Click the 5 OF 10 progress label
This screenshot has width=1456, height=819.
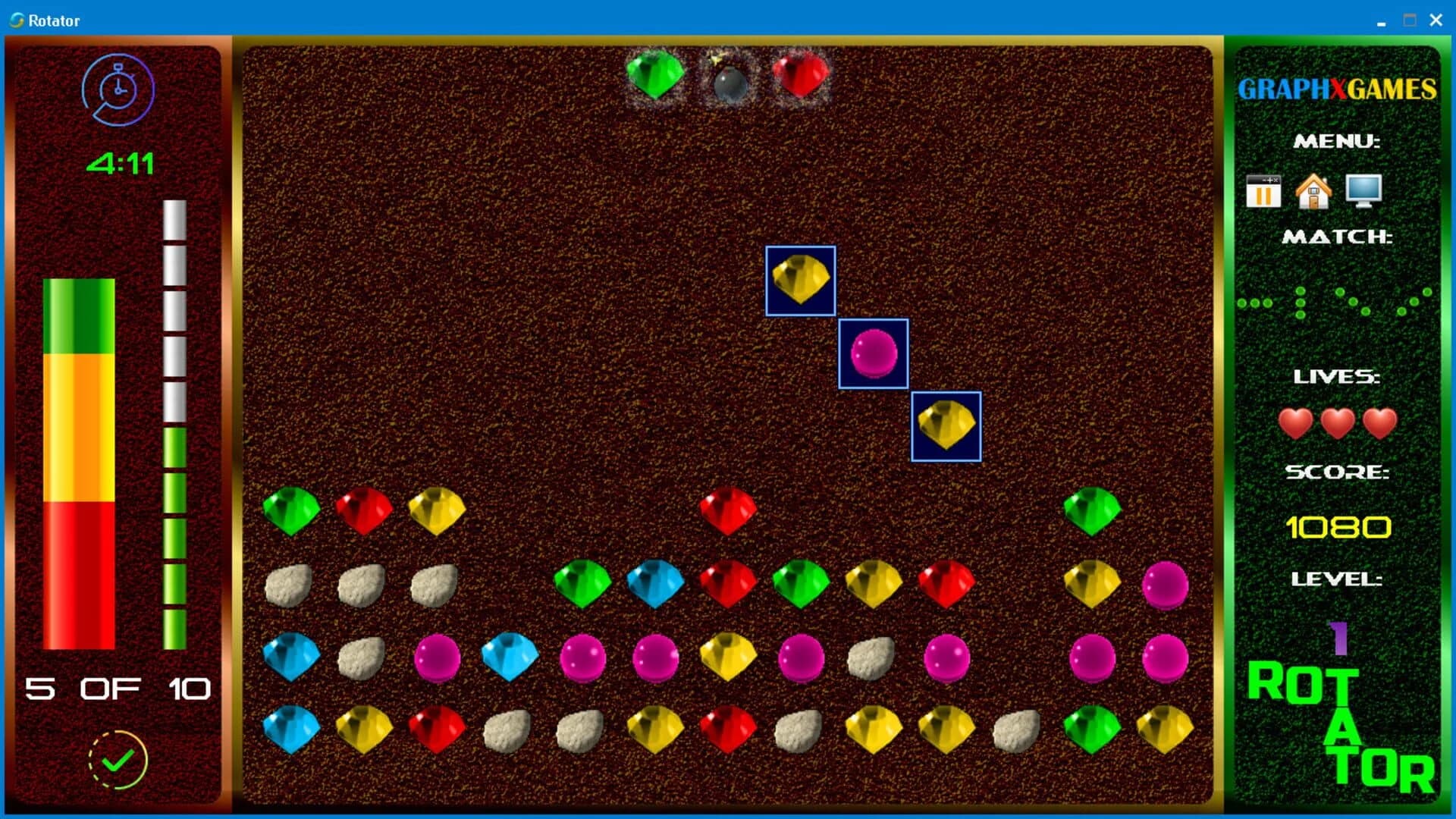click(118, 689)
